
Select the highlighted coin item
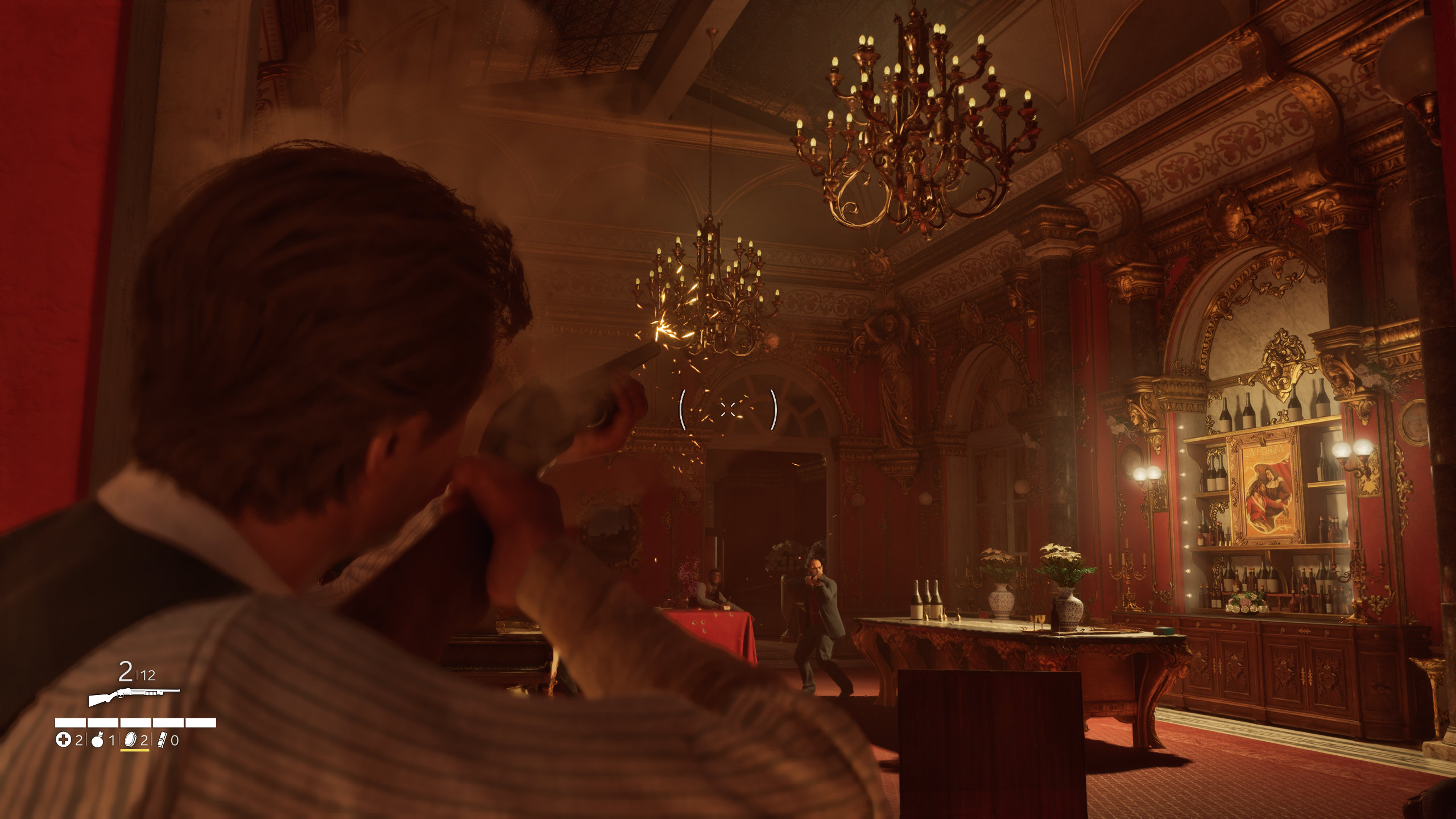coord(130,739)
